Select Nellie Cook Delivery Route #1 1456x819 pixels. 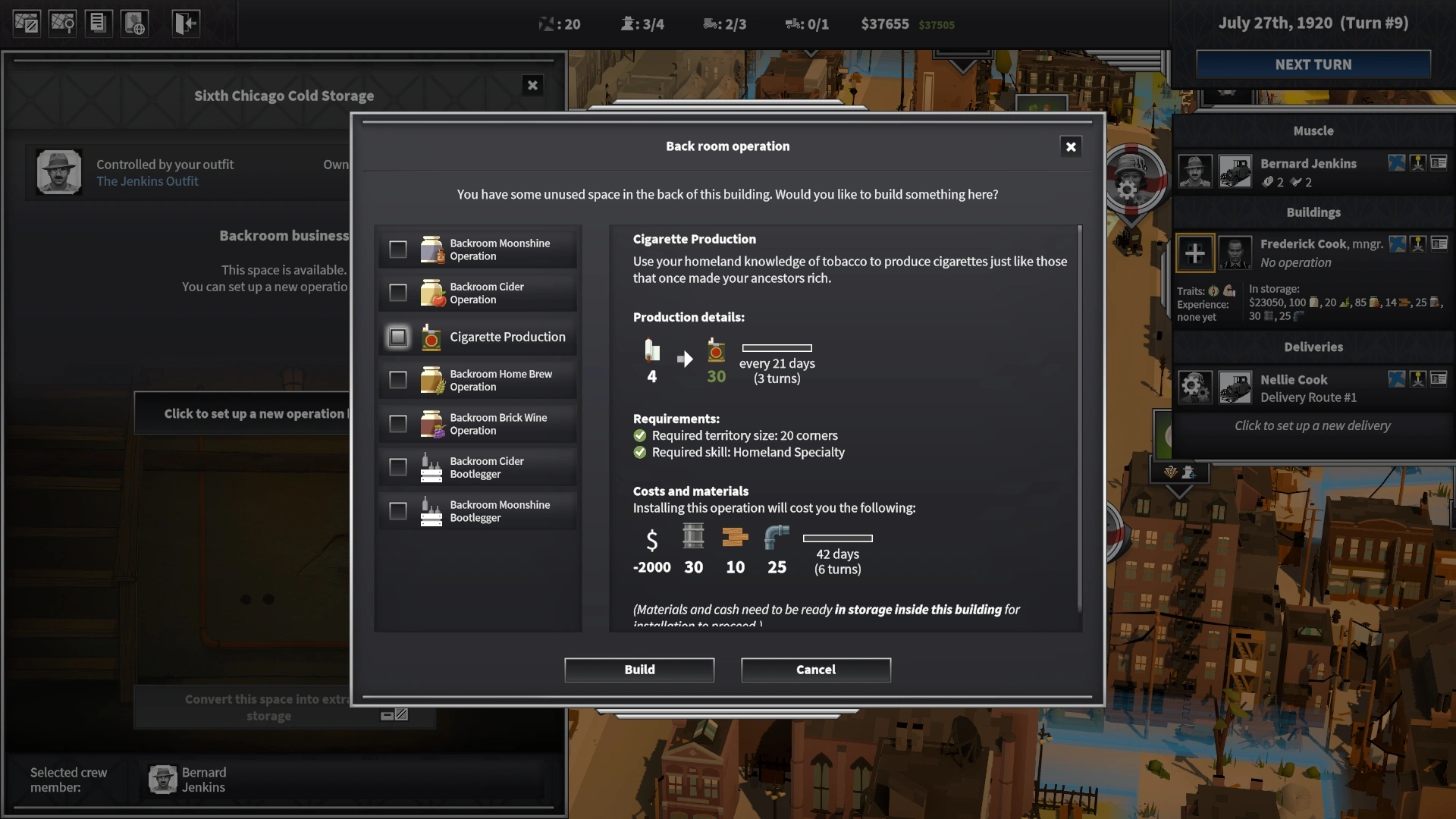[x=1307, y=388]
